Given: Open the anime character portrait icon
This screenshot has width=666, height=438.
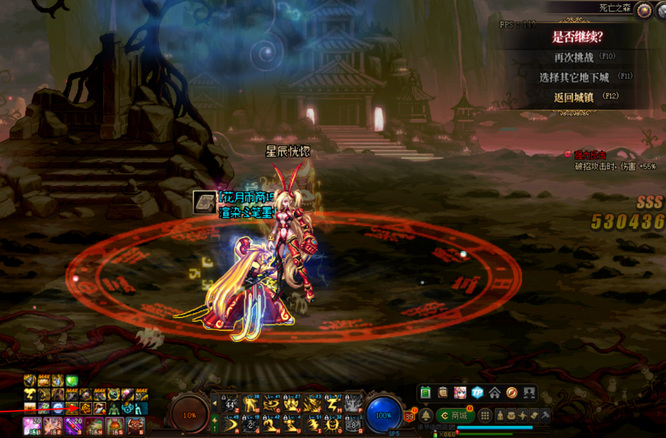Looking at the screenshot, I should 460,392.
